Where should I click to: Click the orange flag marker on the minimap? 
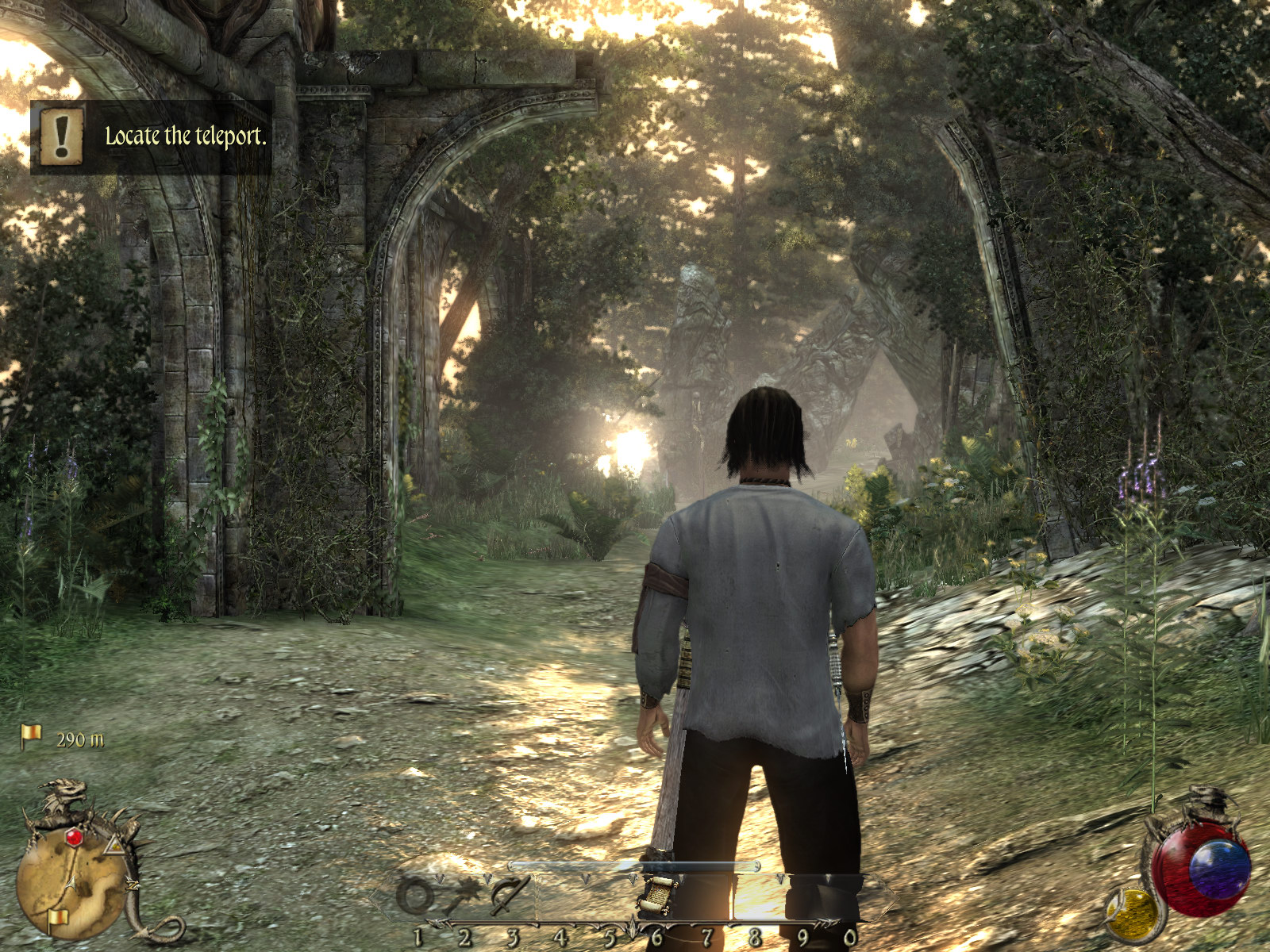[x=56, y=919]
